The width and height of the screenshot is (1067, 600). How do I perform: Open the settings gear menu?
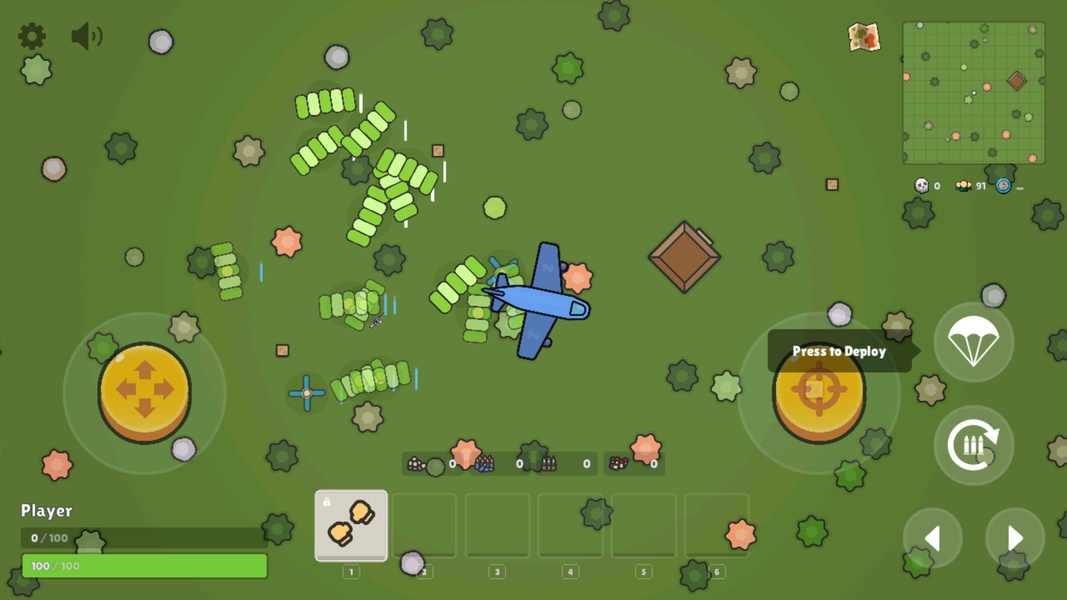pyautogui.click(x=32, y=37)
